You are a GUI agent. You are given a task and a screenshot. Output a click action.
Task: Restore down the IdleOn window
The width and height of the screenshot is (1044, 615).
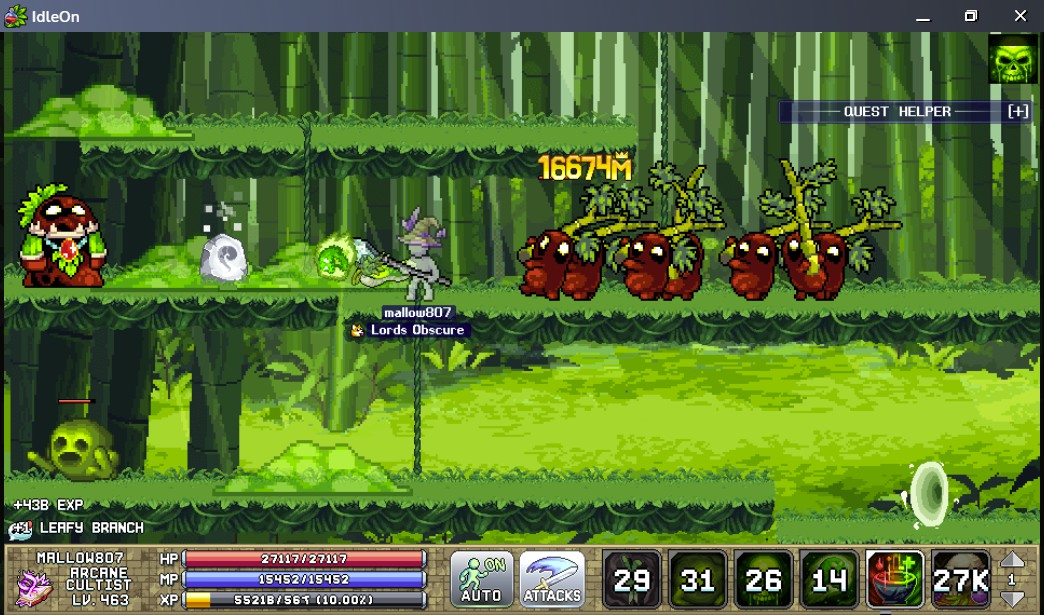[970, 16]
